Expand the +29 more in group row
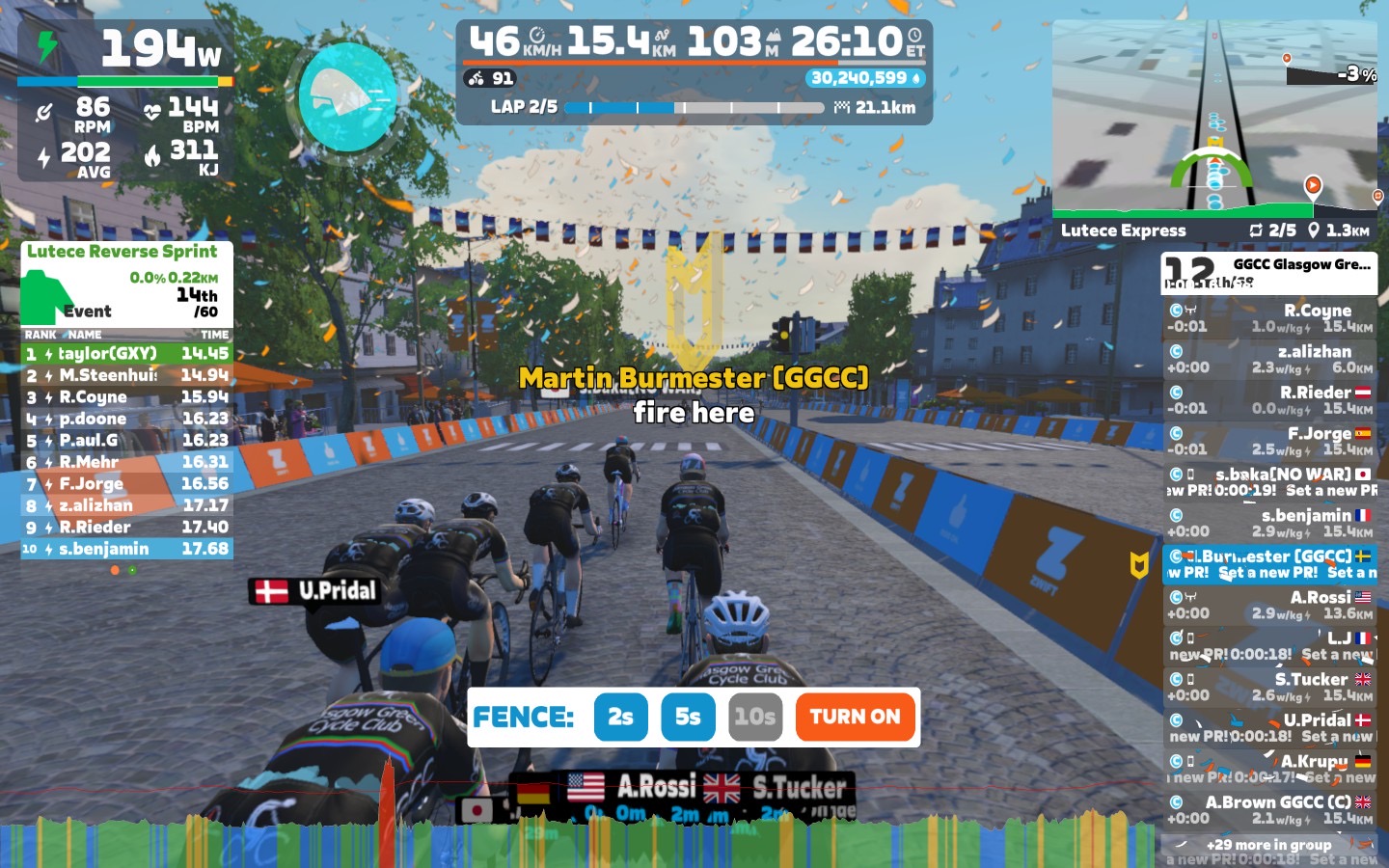1389x868 pixels. pos(1268,845)
